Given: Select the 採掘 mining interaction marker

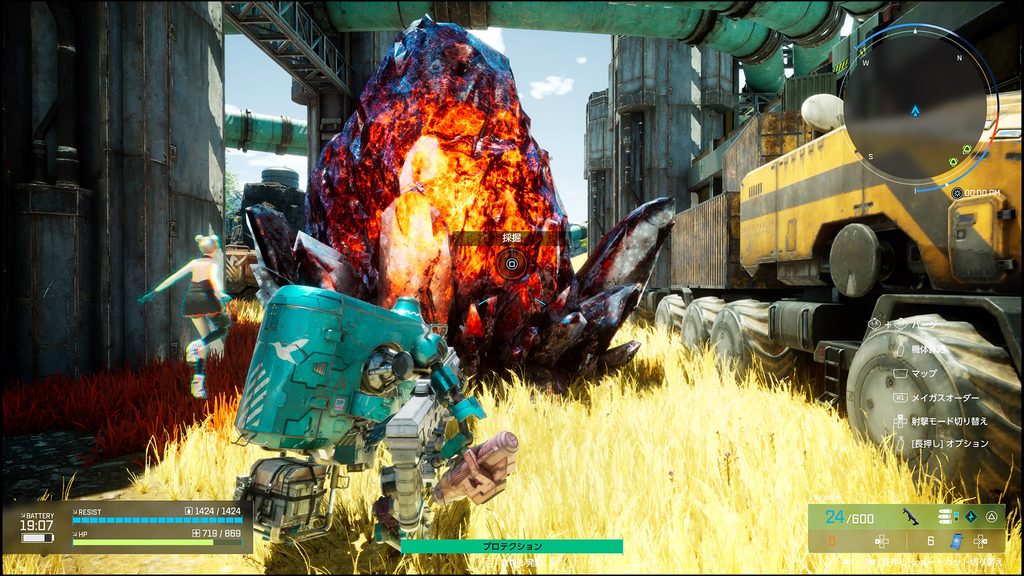Looking at the screenshot, I should 511,263.
